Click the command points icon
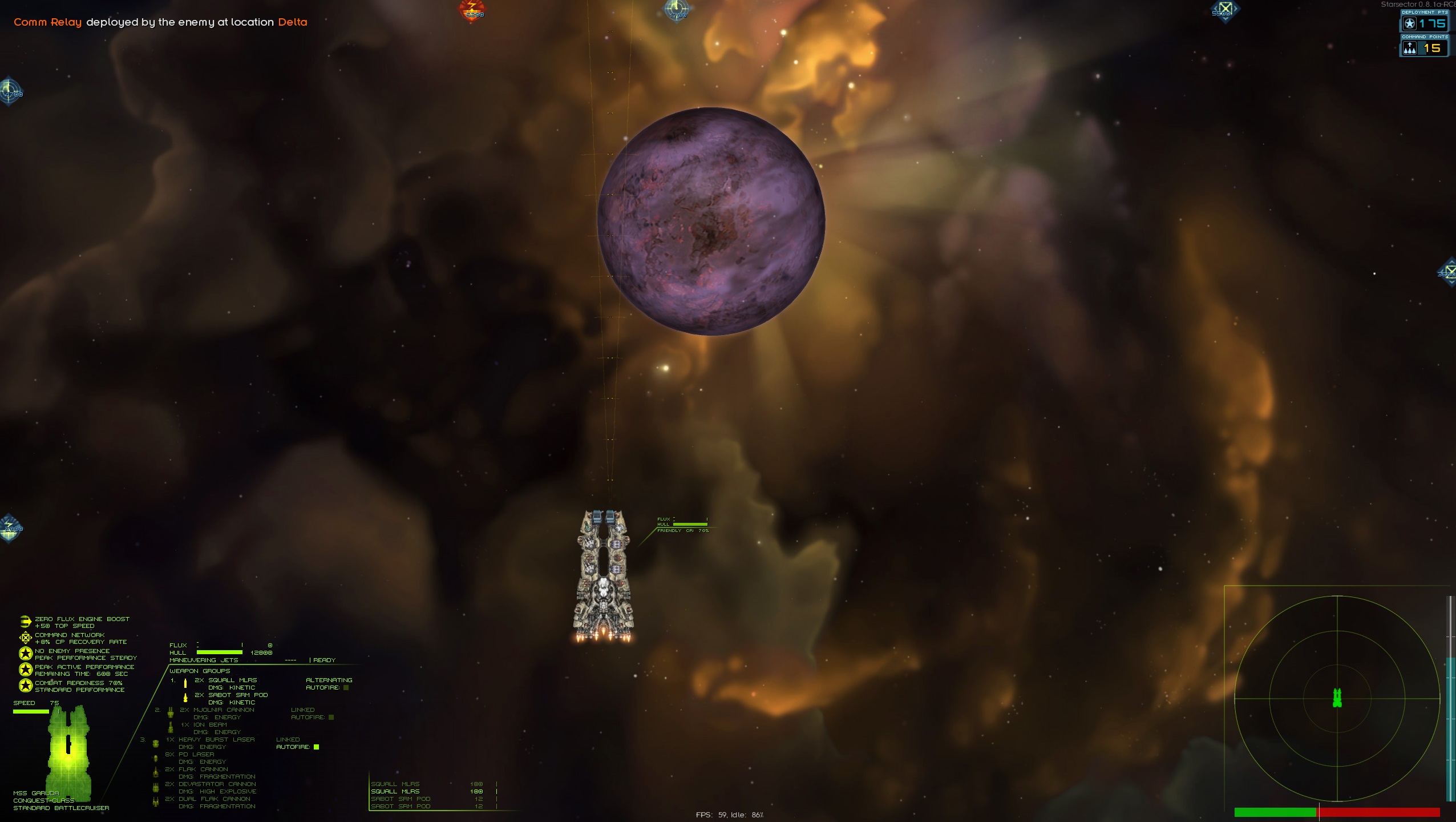1456x822 pixels. point(1410,49)
